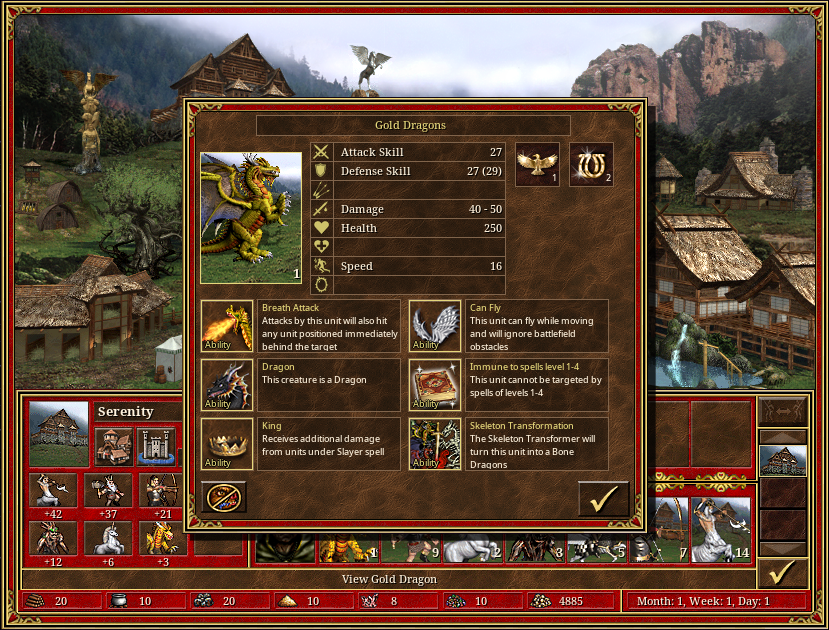
Task: Open the fort building icon
Action: pos(155,446)
